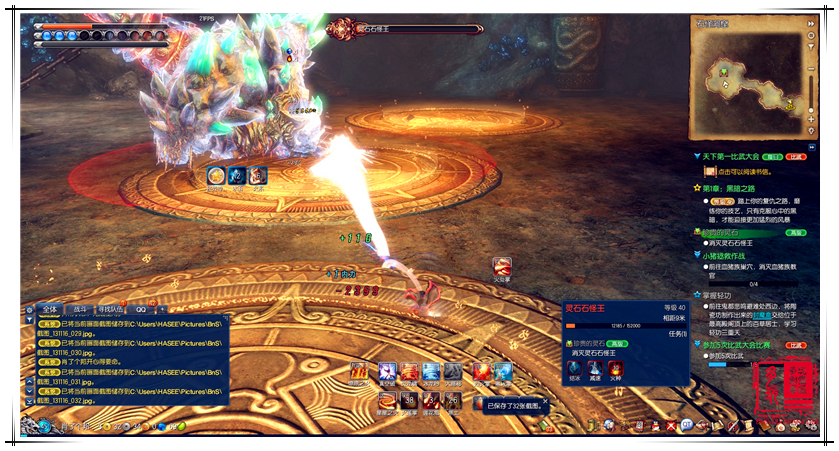839x451 pixels.
Task: Click the 结冰 status icon on target panel
Action: coord(575,367)
